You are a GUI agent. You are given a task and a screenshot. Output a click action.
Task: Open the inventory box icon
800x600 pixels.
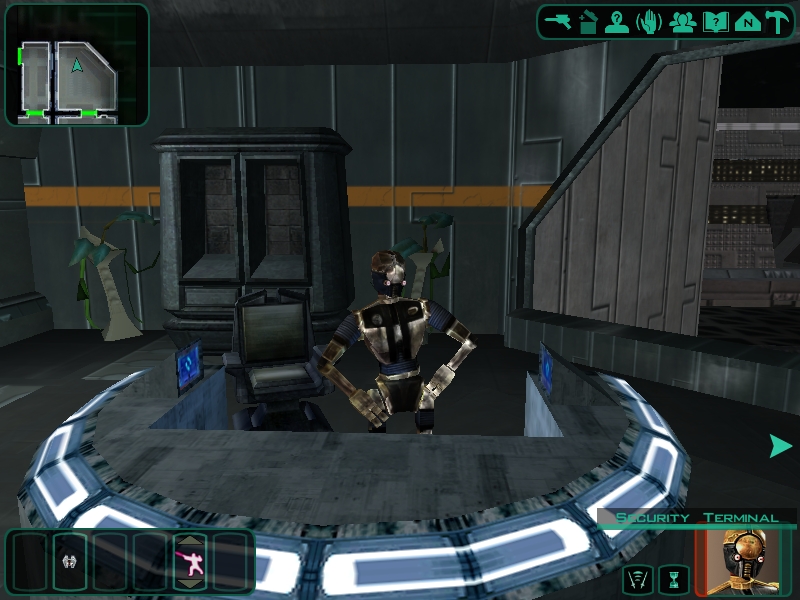(588, 22)
